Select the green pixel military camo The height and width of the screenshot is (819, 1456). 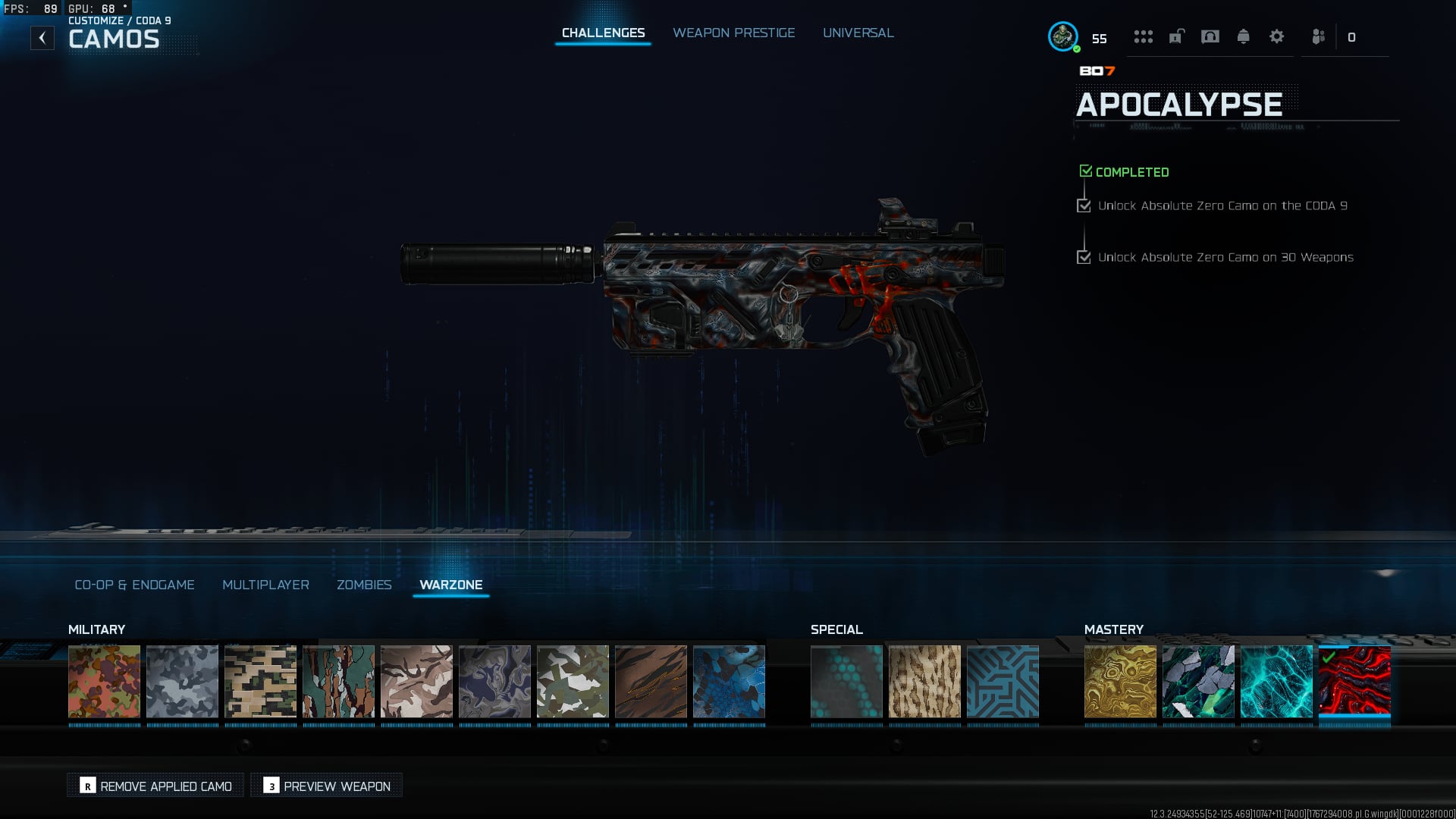coord(260,681)
